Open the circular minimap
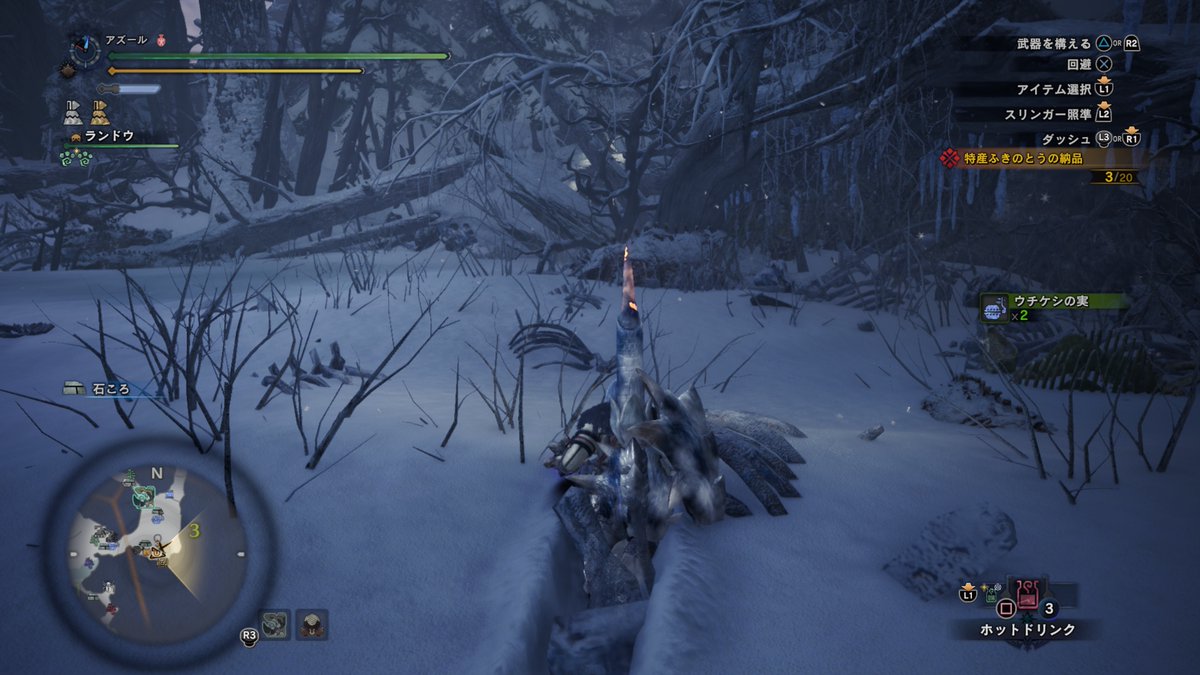This screenshot has width=1200, height=675. (157, 549)
